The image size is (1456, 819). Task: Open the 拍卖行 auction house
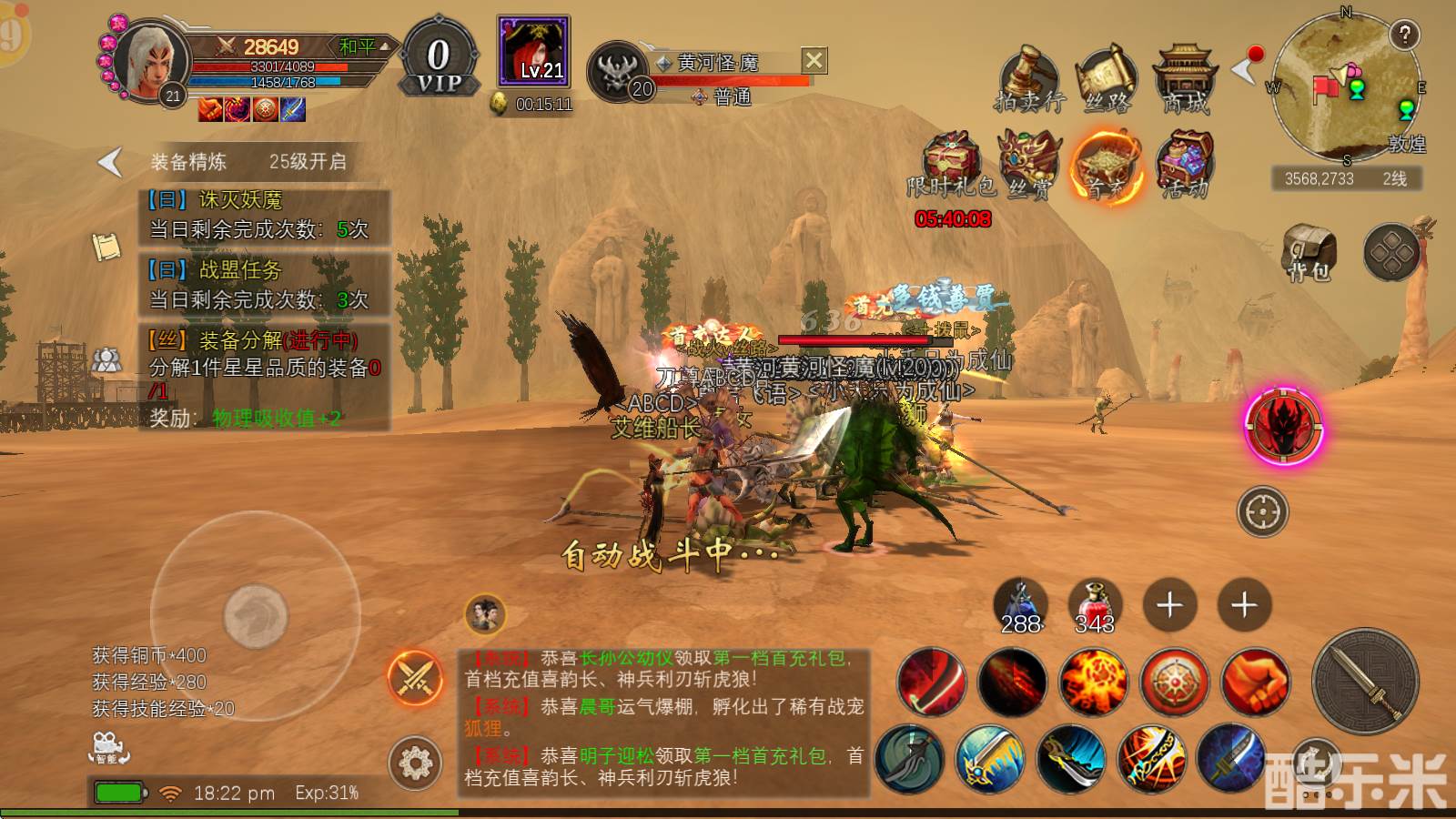(1028, 79)
